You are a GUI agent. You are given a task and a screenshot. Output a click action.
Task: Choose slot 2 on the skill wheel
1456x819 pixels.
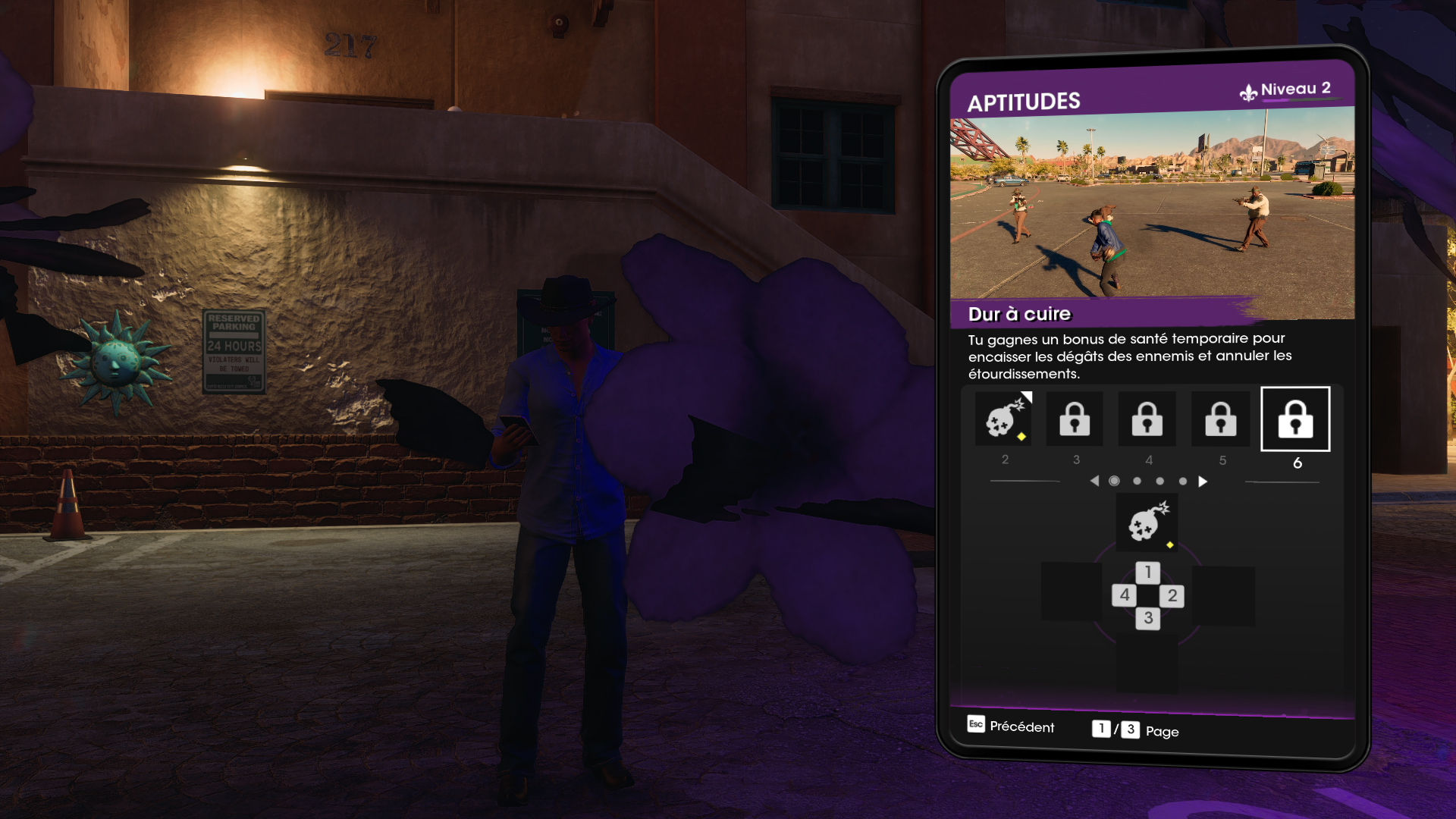(x=1172, y=596)
